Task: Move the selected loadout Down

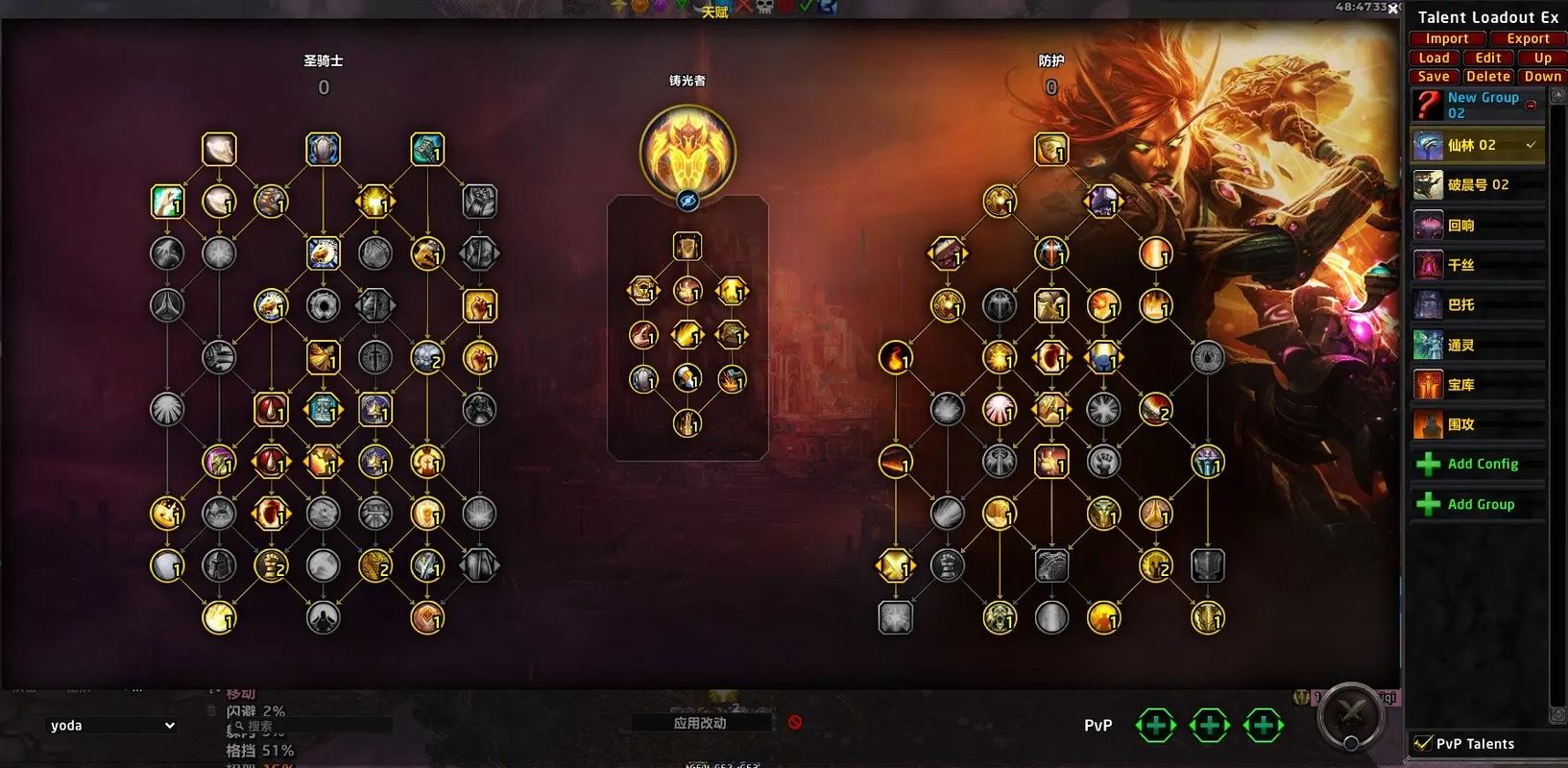Action: 1542,77
